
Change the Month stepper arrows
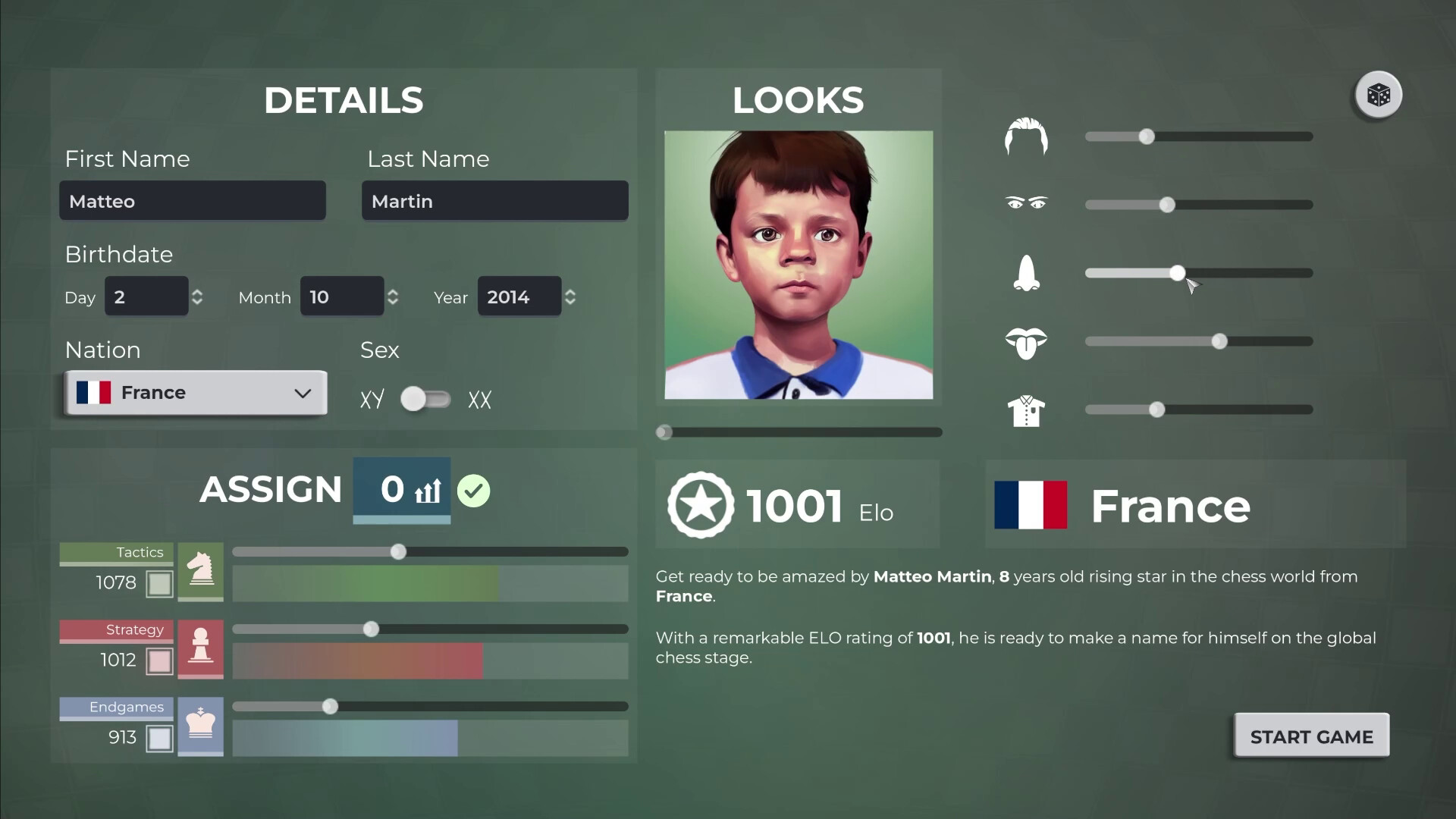[x=393, y=297]
